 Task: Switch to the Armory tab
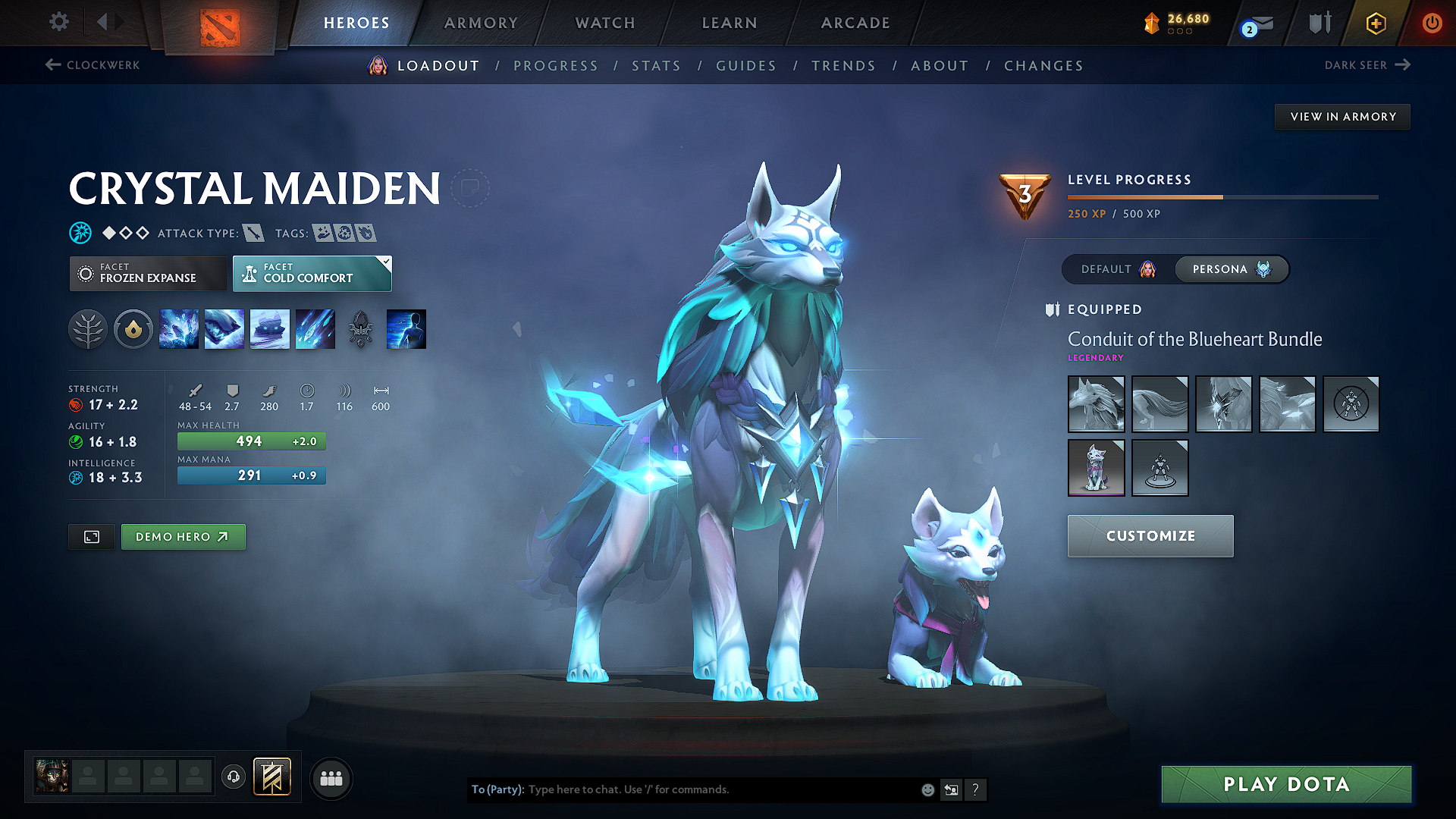click(x=481, y=23)
